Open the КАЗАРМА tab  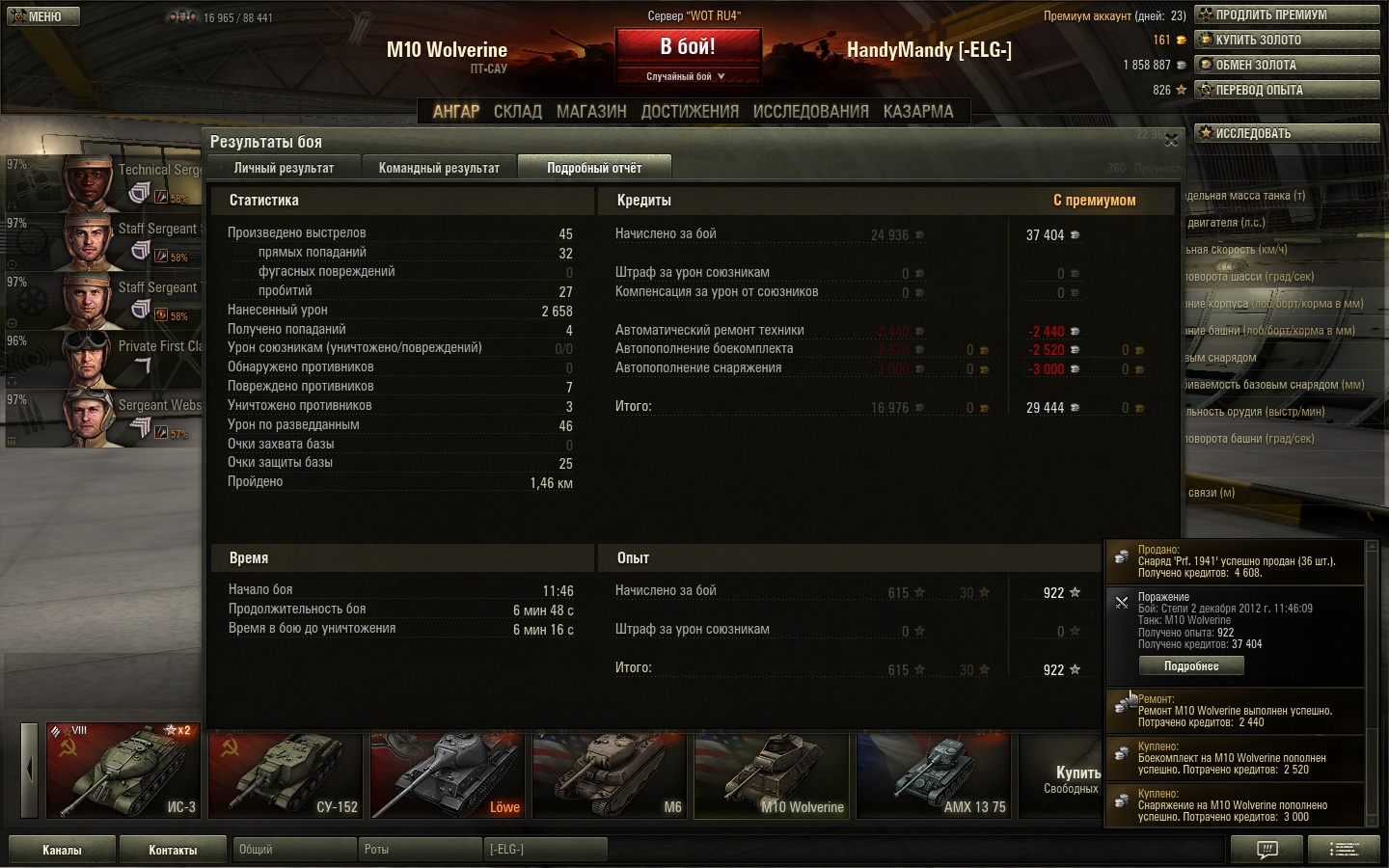coord(918,112)
